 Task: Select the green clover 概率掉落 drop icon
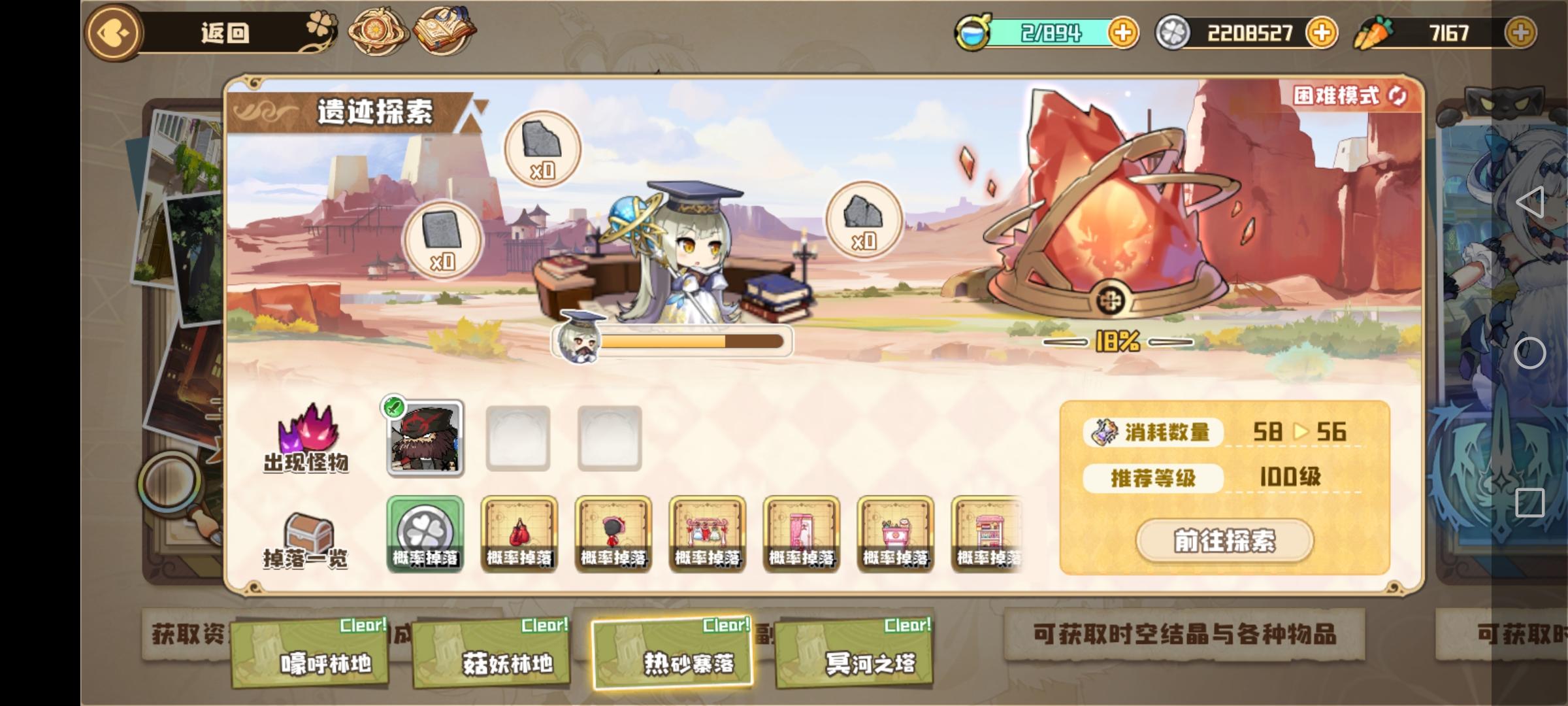click(x=425, y=535)
